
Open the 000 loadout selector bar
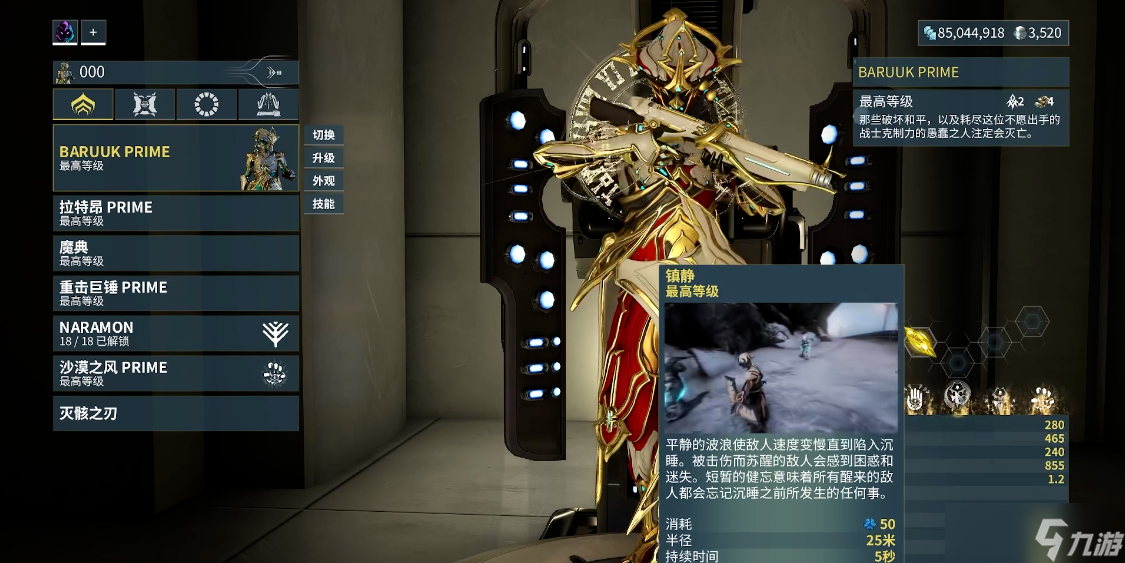click(175, 72)
